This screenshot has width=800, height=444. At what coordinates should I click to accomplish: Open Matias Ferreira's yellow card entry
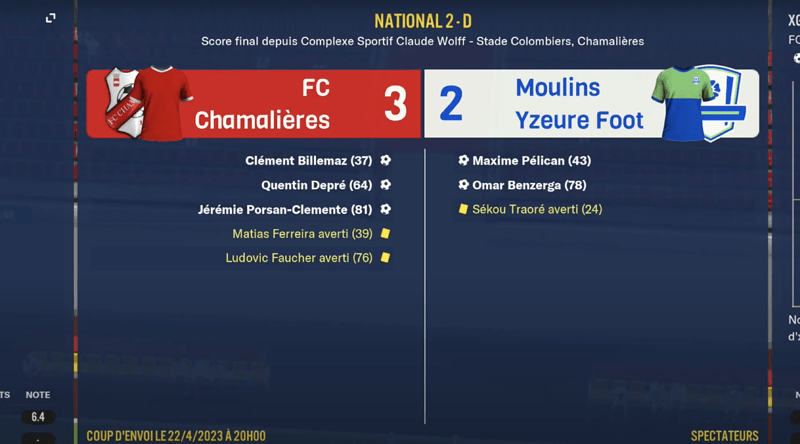point(302,234)
